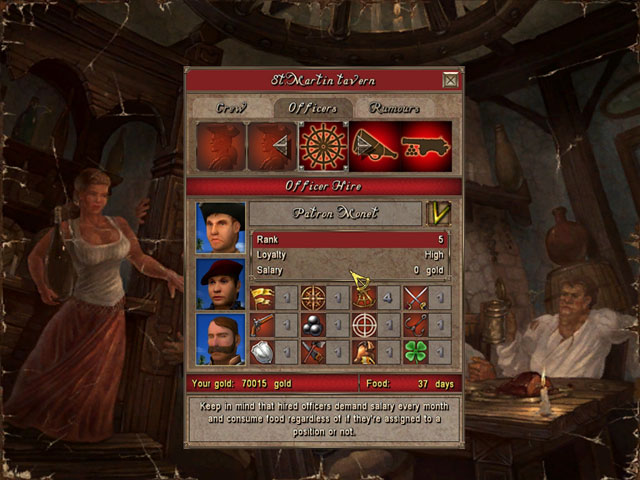The width and height of the screenshot is (640, 480).
Task: Close the St Martin tavern window
Action: click(x=451, y=80)
